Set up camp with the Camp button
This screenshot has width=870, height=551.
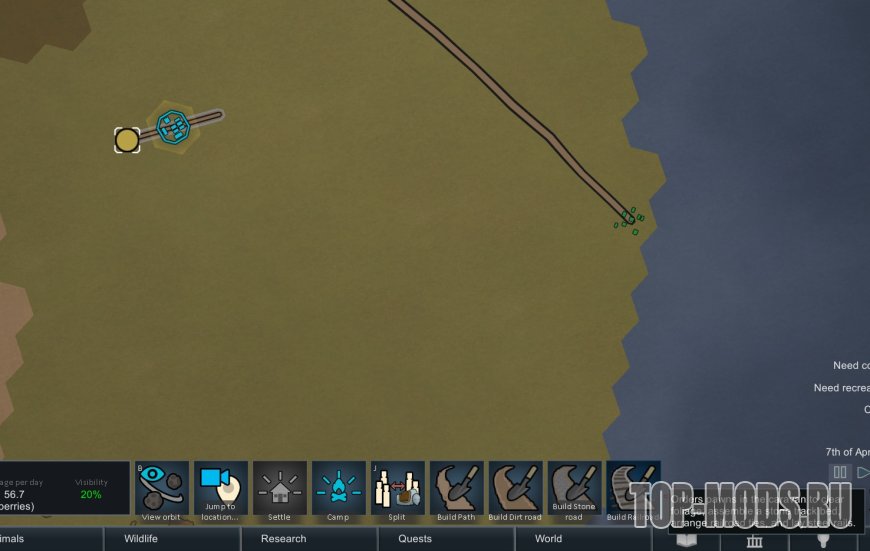pyautogui.click(x=338, y=487)
